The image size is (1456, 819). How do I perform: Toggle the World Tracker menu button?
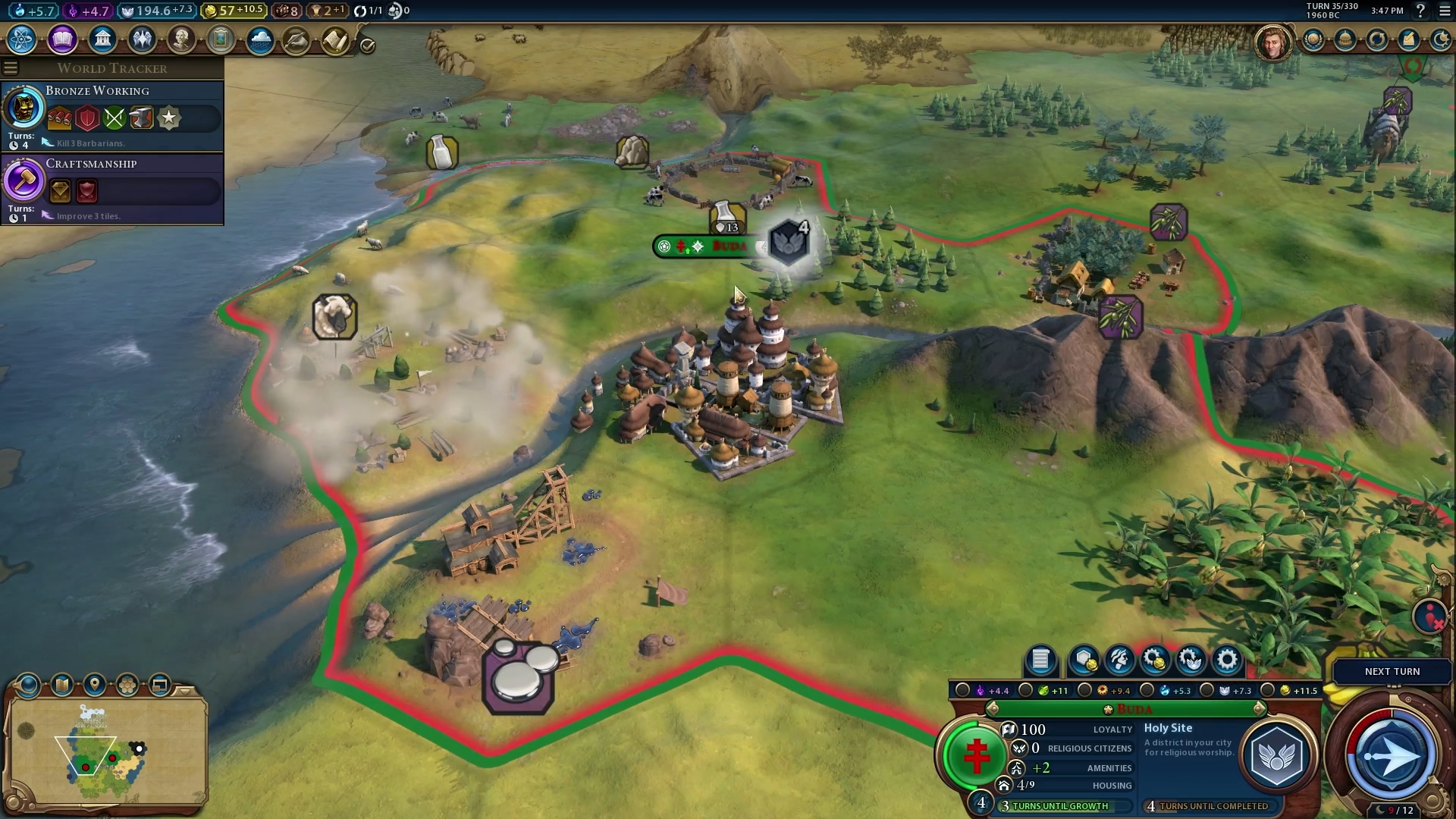(x=11, y=68)
